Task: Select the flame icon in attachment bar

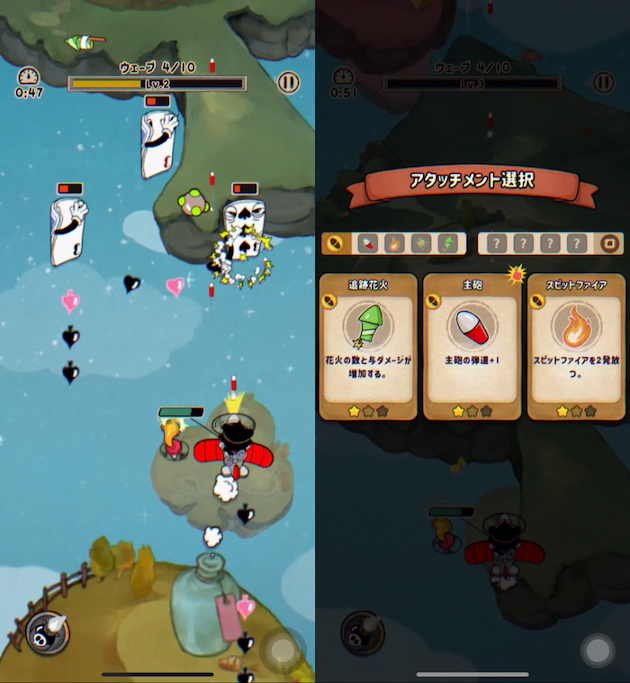Action: coord(395,243)
